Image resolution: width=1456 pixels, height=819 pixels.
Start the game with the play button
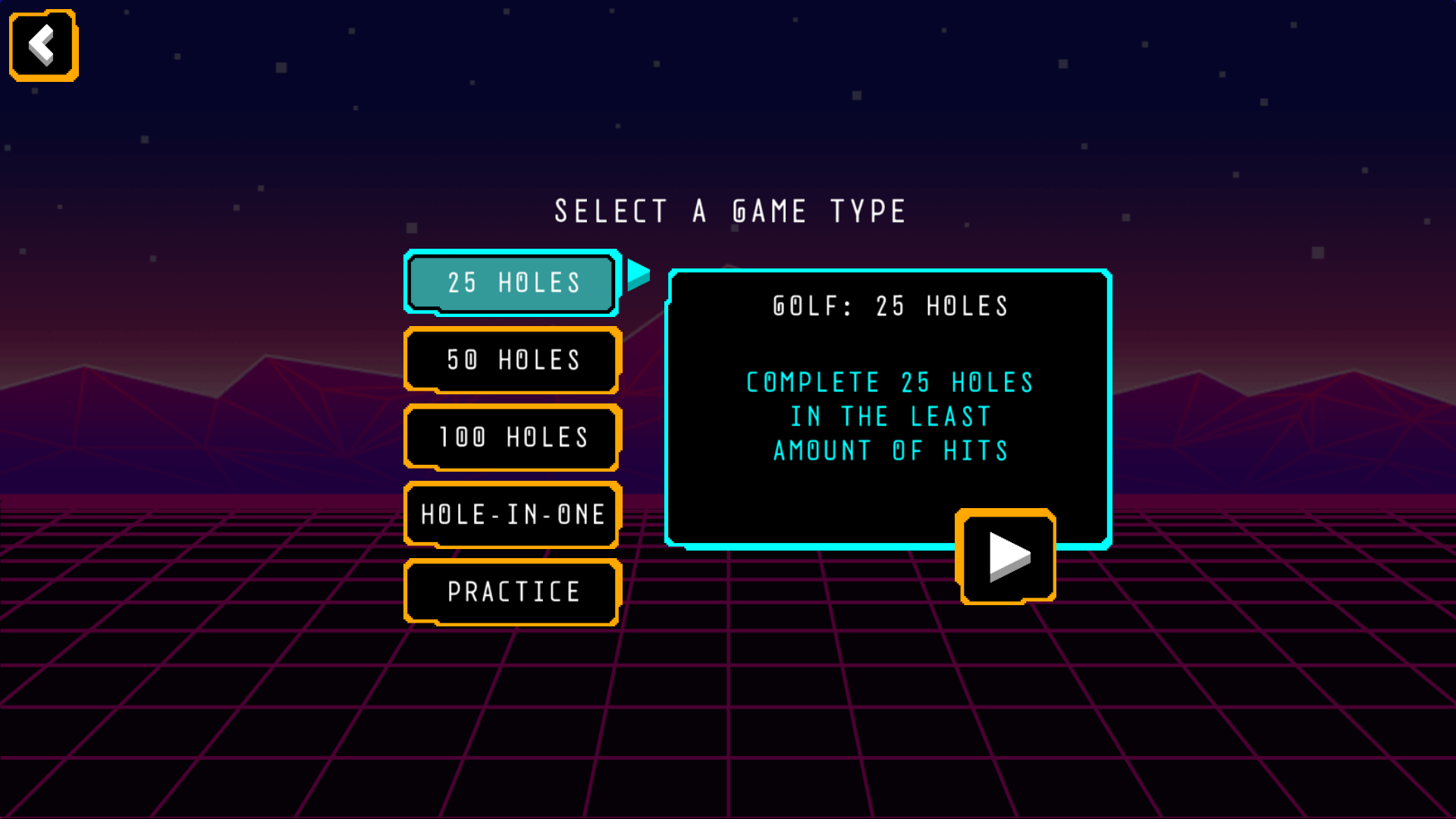pyautogui.click(x=1006, y=557)
